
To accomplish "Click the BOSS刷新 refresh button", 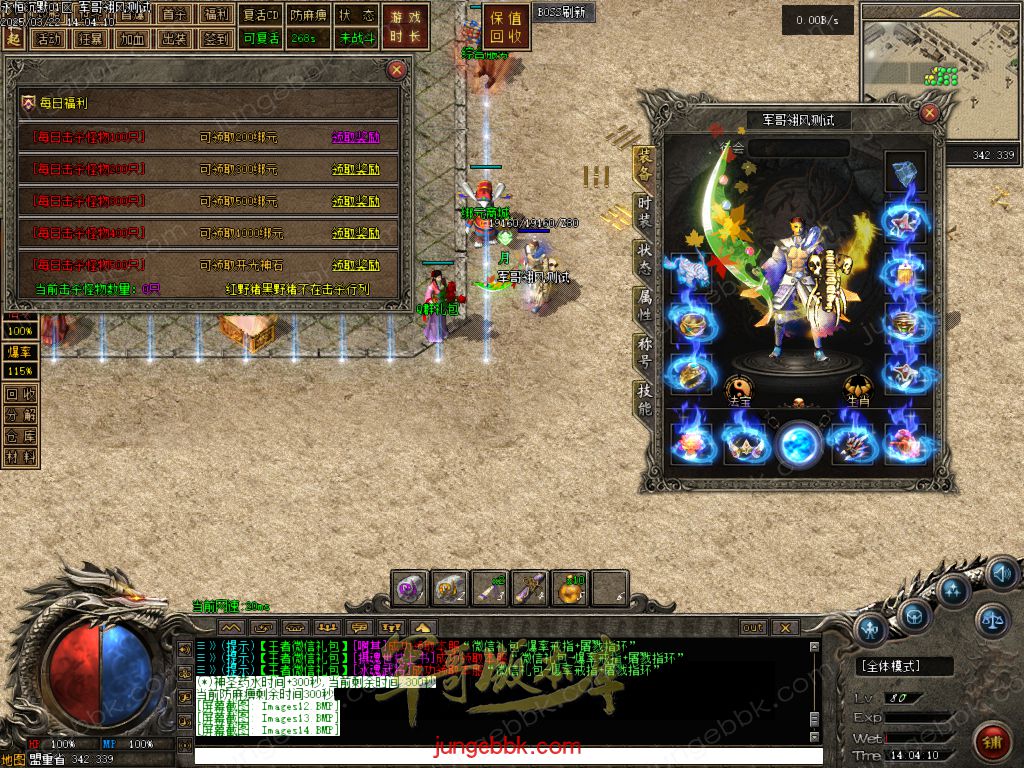I will (563, 13).
